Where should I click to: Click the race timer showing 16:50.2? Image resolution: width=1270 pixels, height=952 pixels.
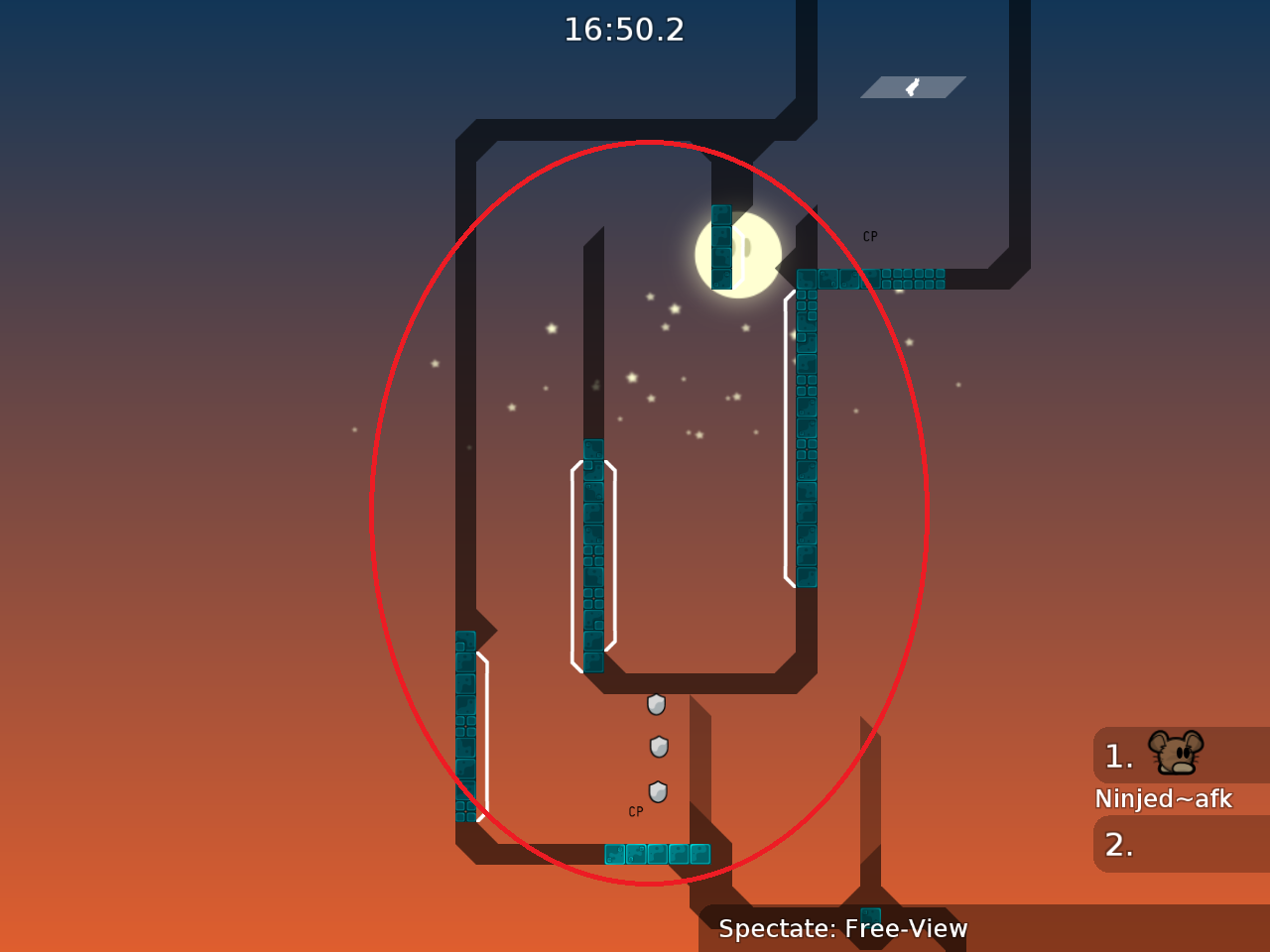click(x=626, y=30)
